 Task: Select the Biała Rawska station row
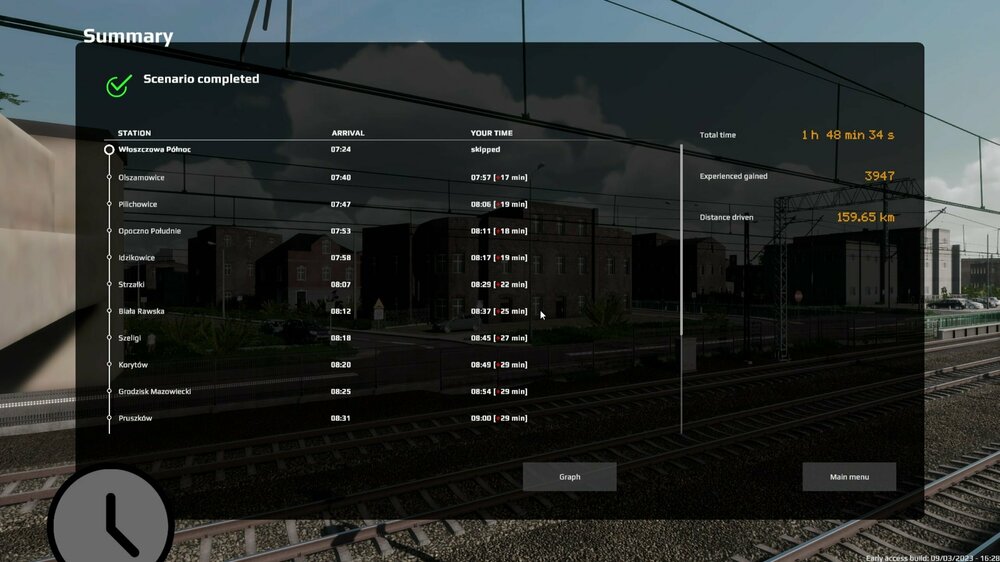tap(141, 311)
